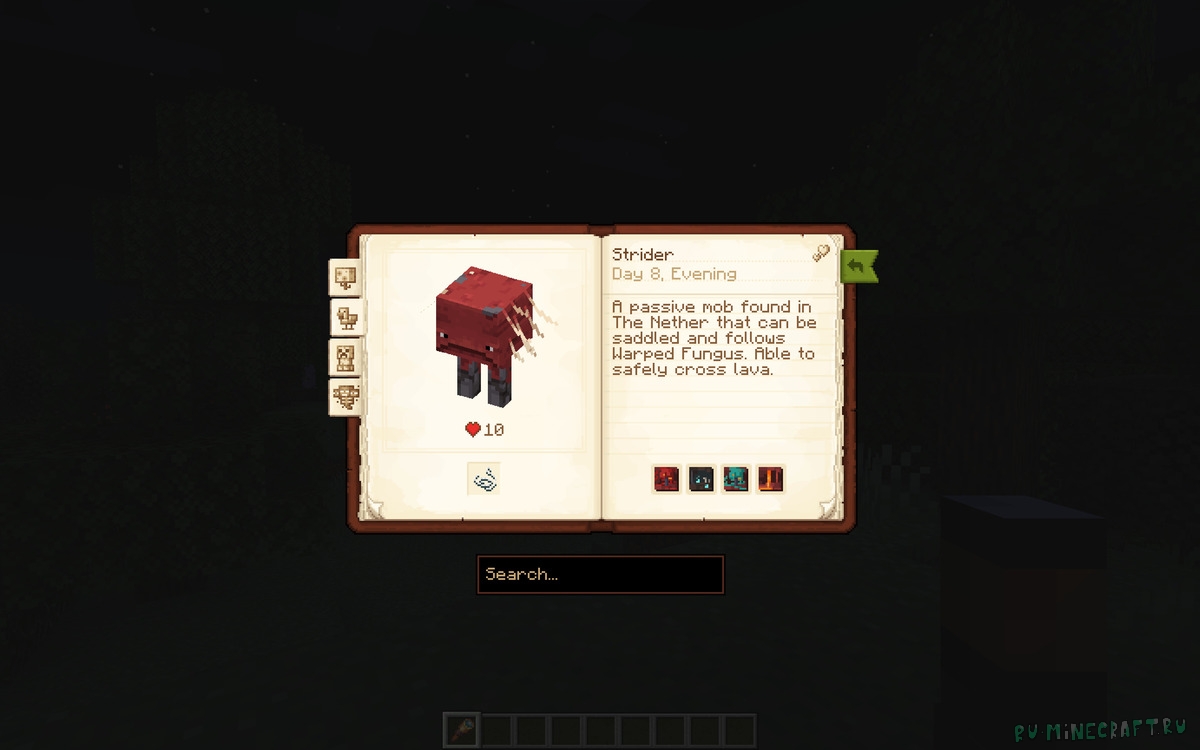
Task: Choose the teal warped forest biome icon
Action: 736,479
